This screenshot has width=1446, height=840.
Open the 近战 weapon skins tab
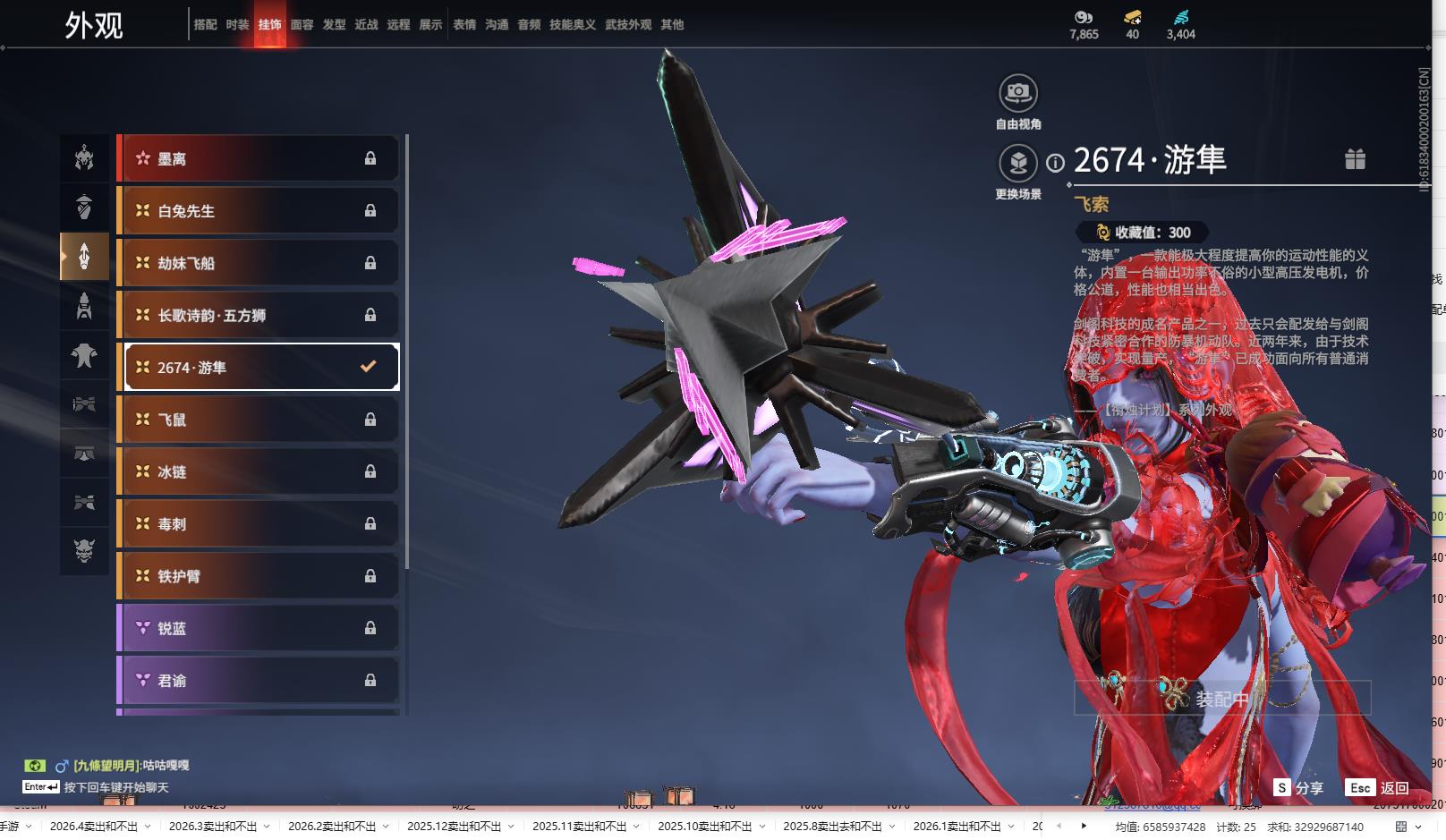(366, 25)
